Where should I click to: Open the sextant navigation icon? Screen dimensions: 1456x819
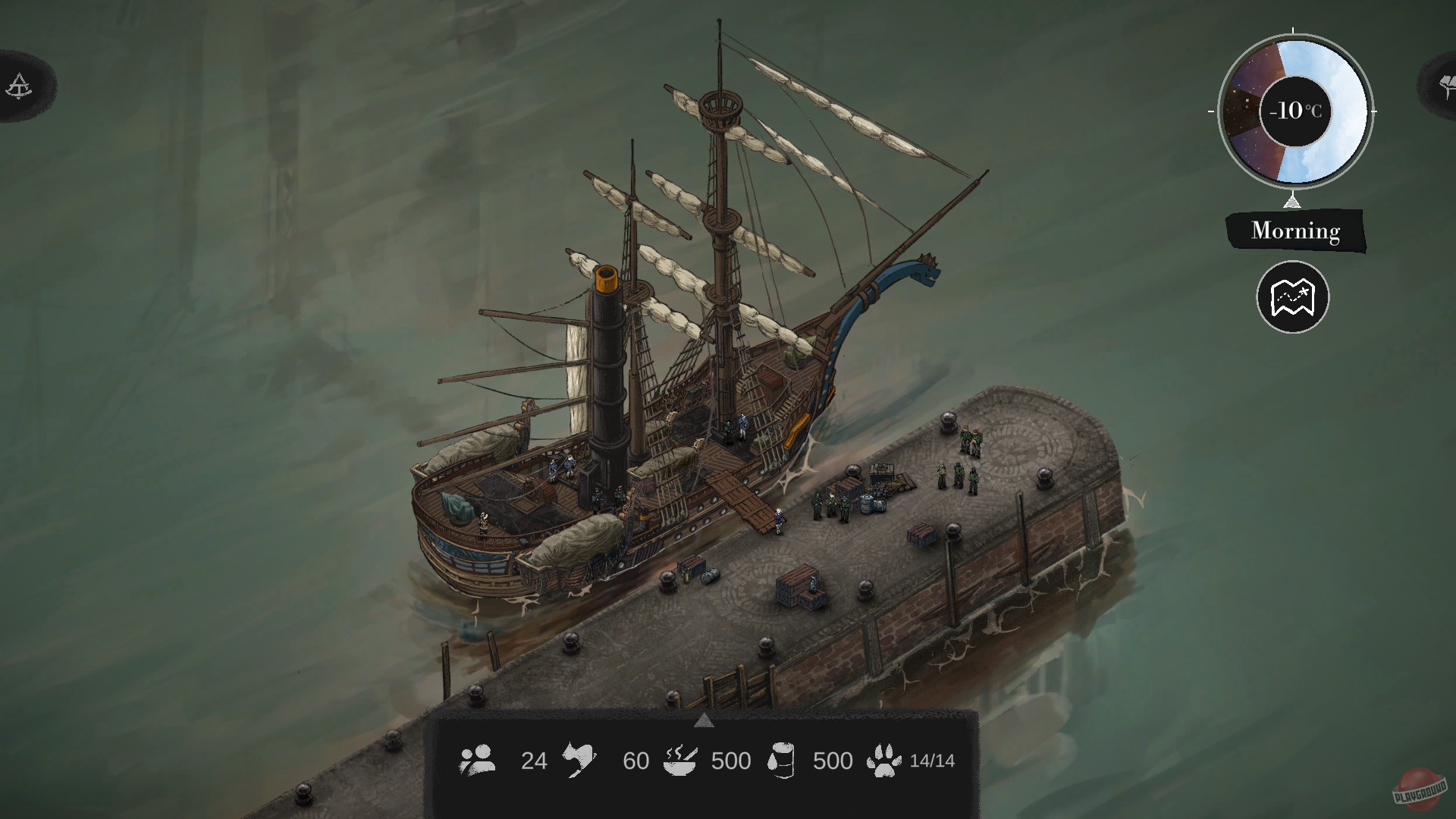pos(18,86)
